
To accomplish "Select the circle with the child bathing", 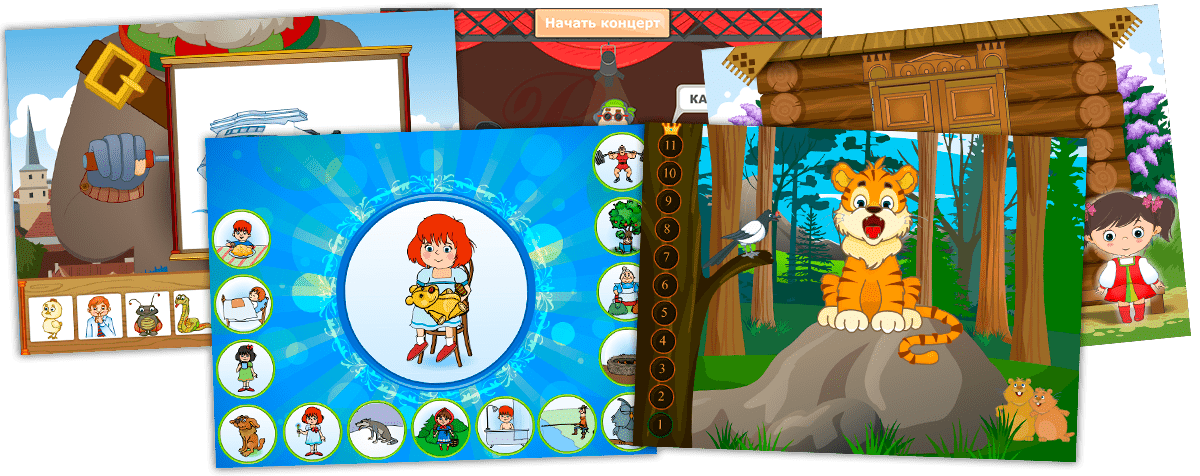I will tap(504, 424).
